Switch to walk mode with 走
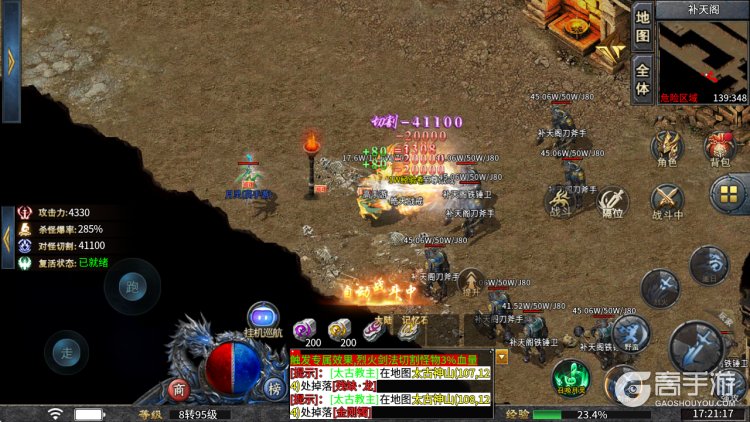 tap(67, 354)
